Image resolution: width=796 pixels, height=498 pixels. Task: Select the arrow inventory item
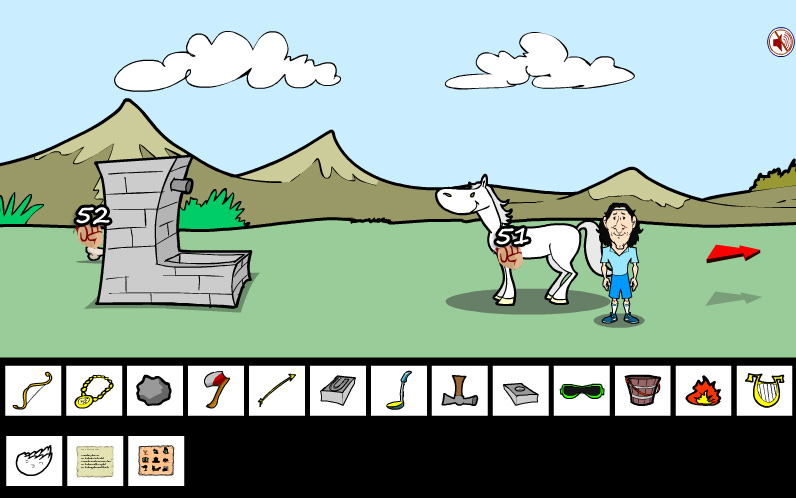coord(277,390)
